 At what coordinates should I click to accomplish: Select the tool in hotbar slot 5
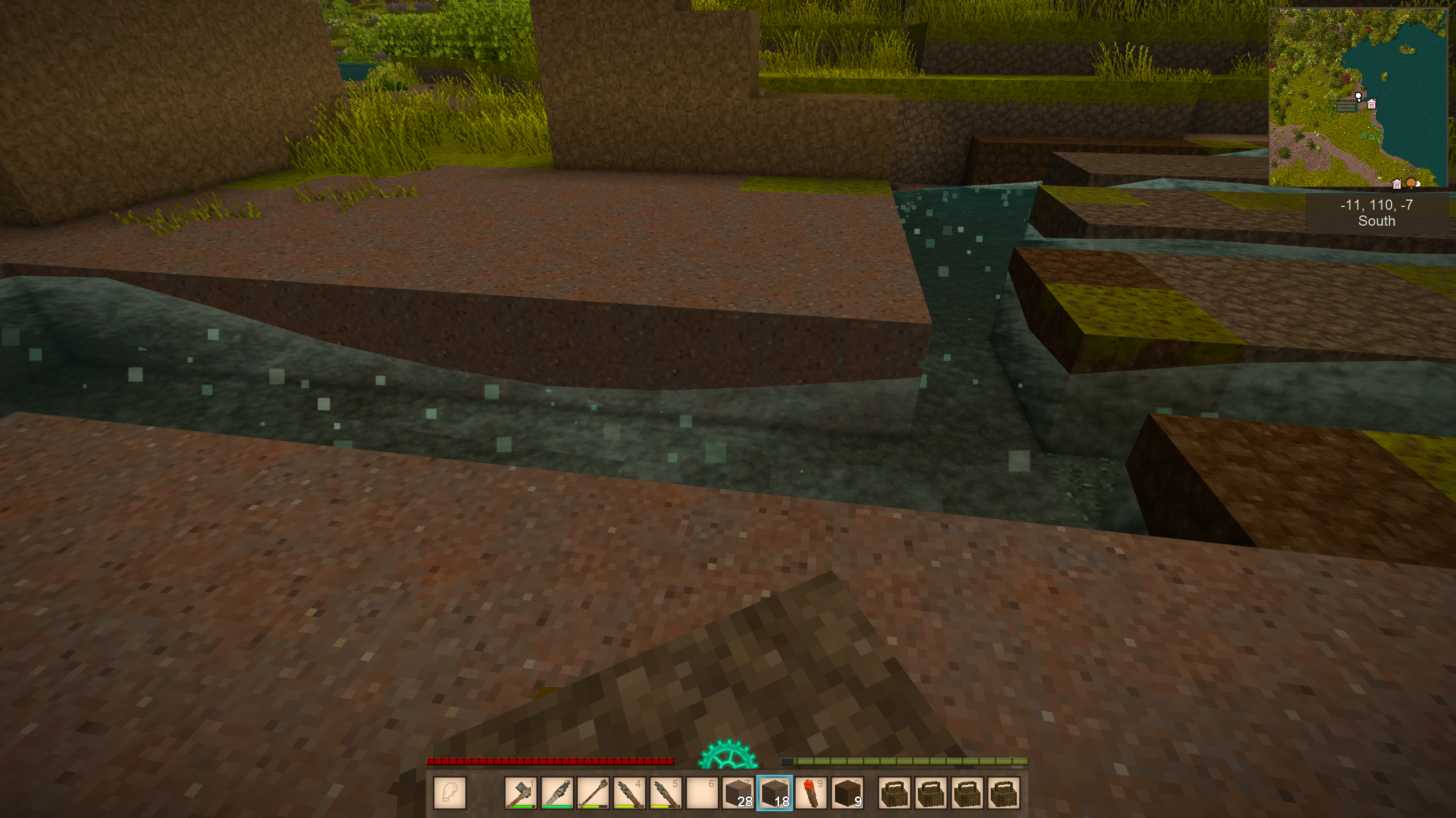tap(666, 792)
